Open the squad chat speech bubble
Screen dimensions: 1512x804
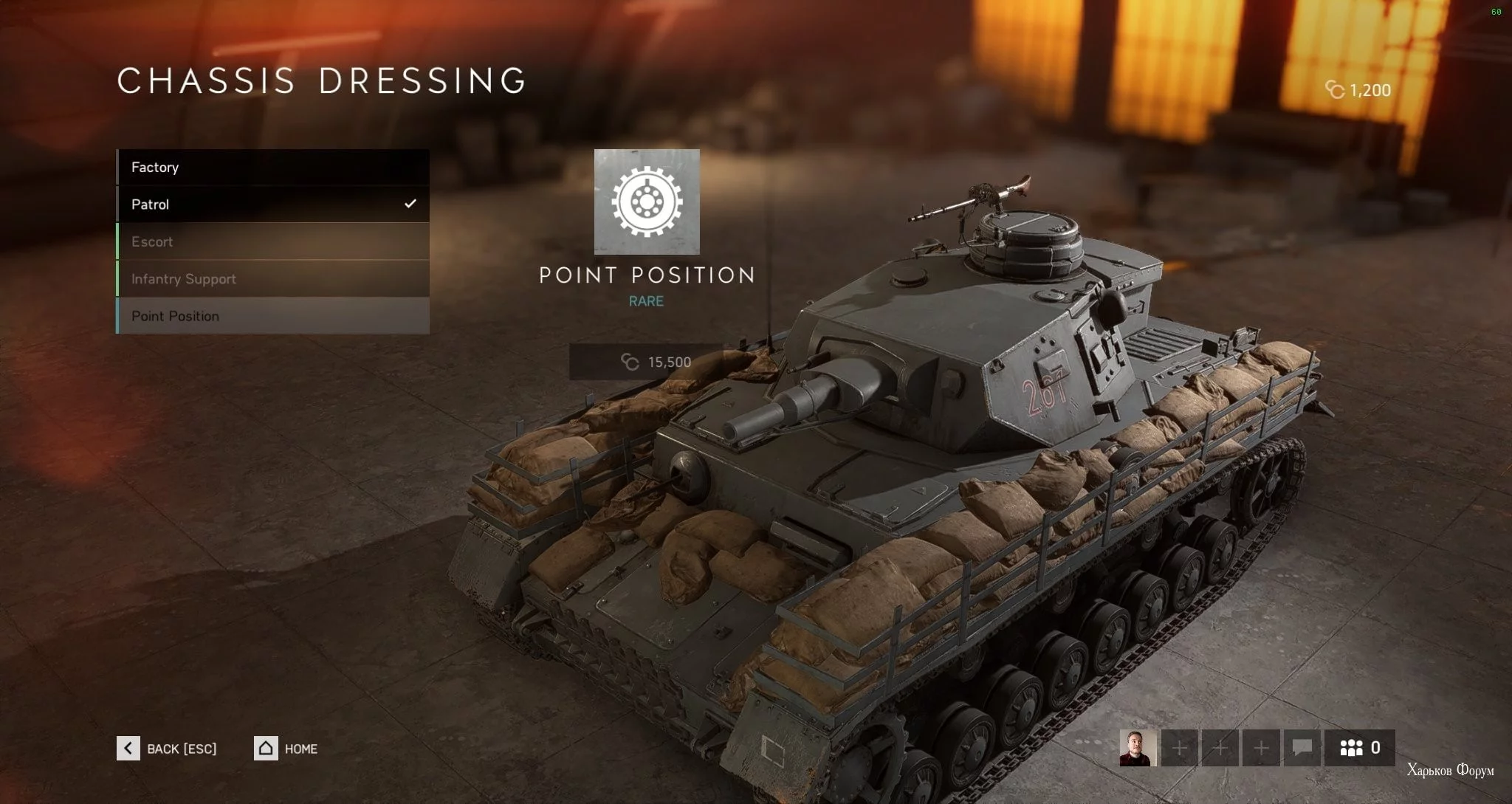[1302, 748]
